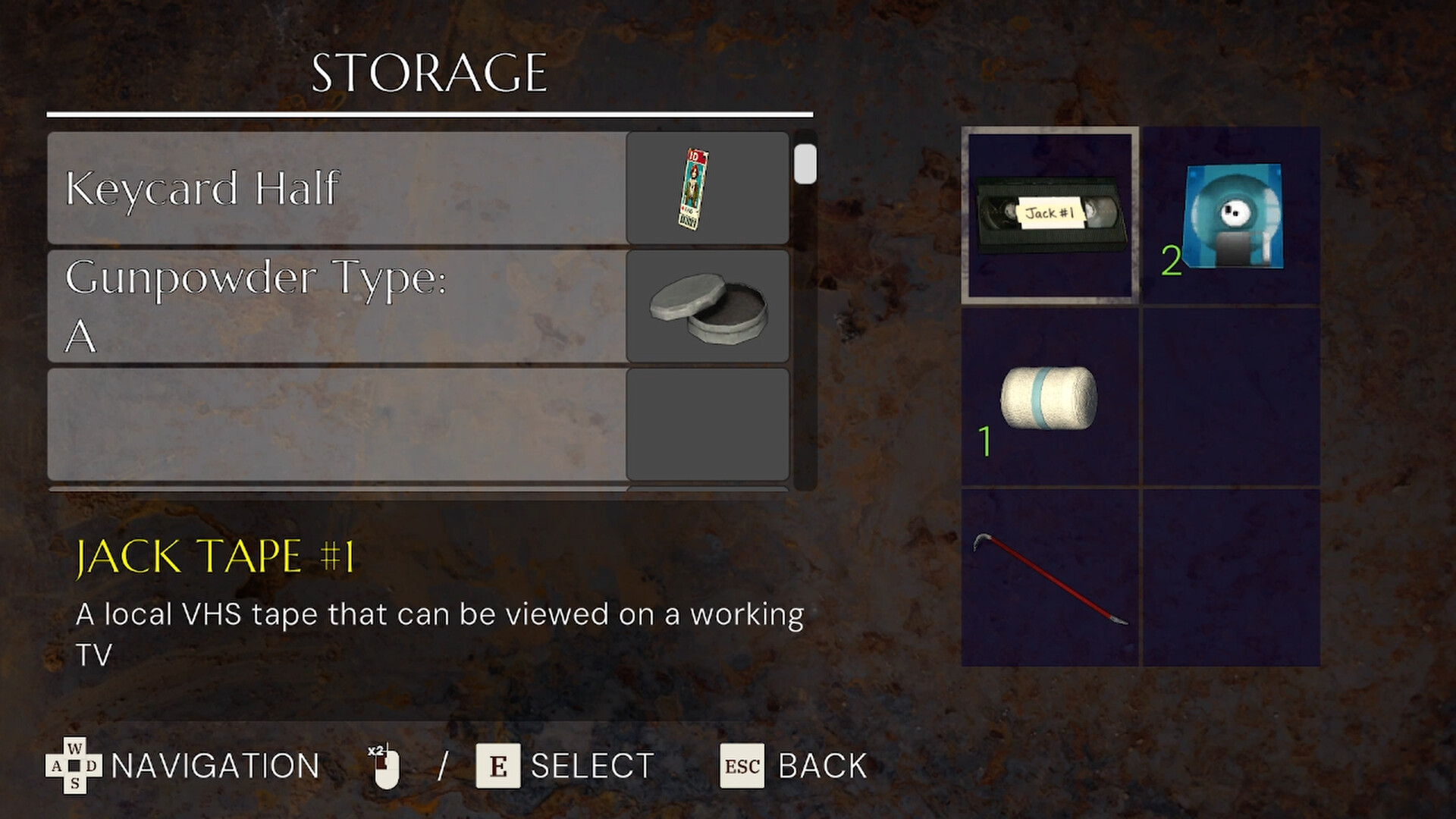Click the mouse double-click icon
1456x819 pixels.
(385, 764)
